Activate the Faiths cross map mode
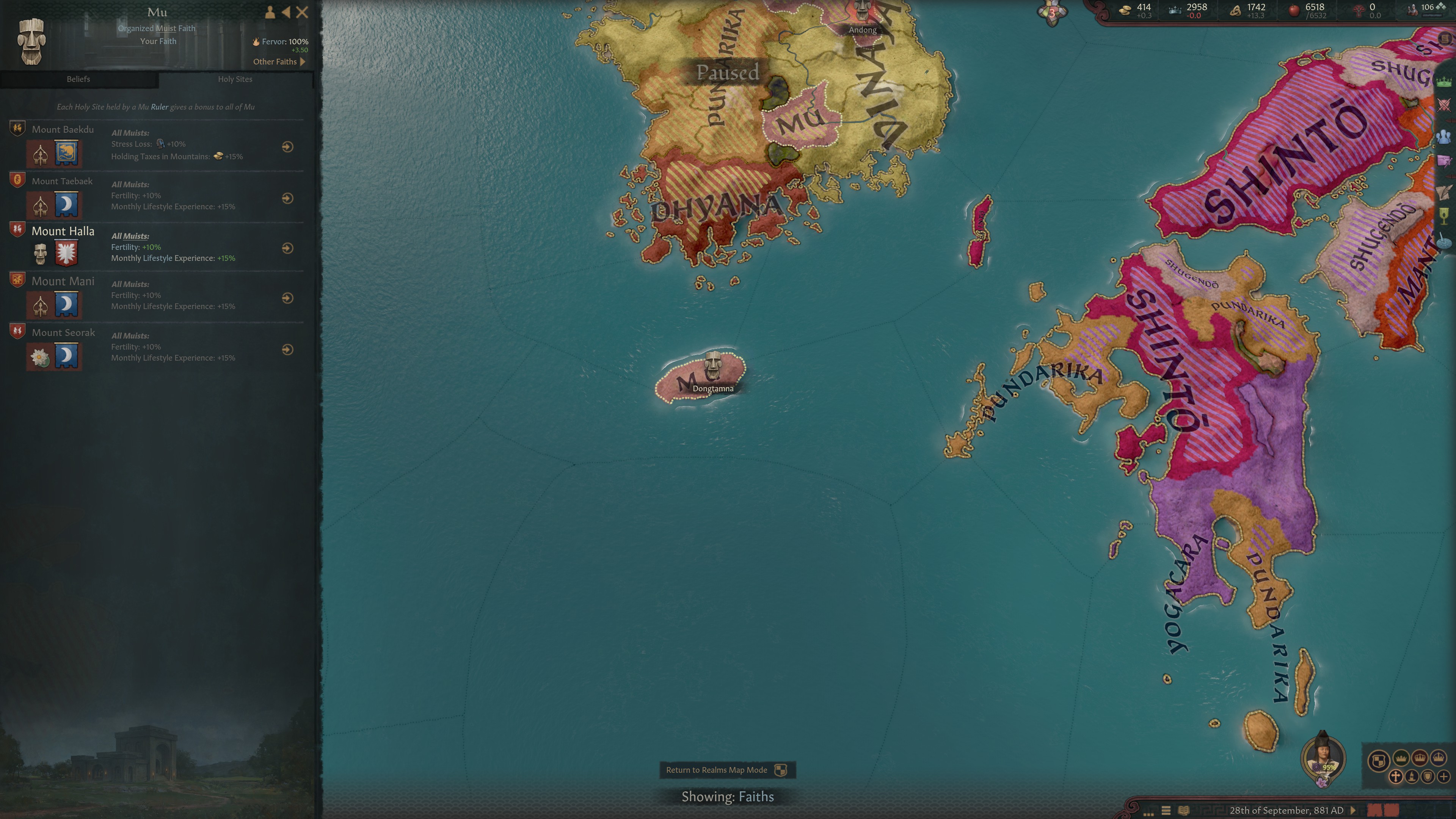This screenshot has height=819, width=1456. click(x=1395, y=777)
